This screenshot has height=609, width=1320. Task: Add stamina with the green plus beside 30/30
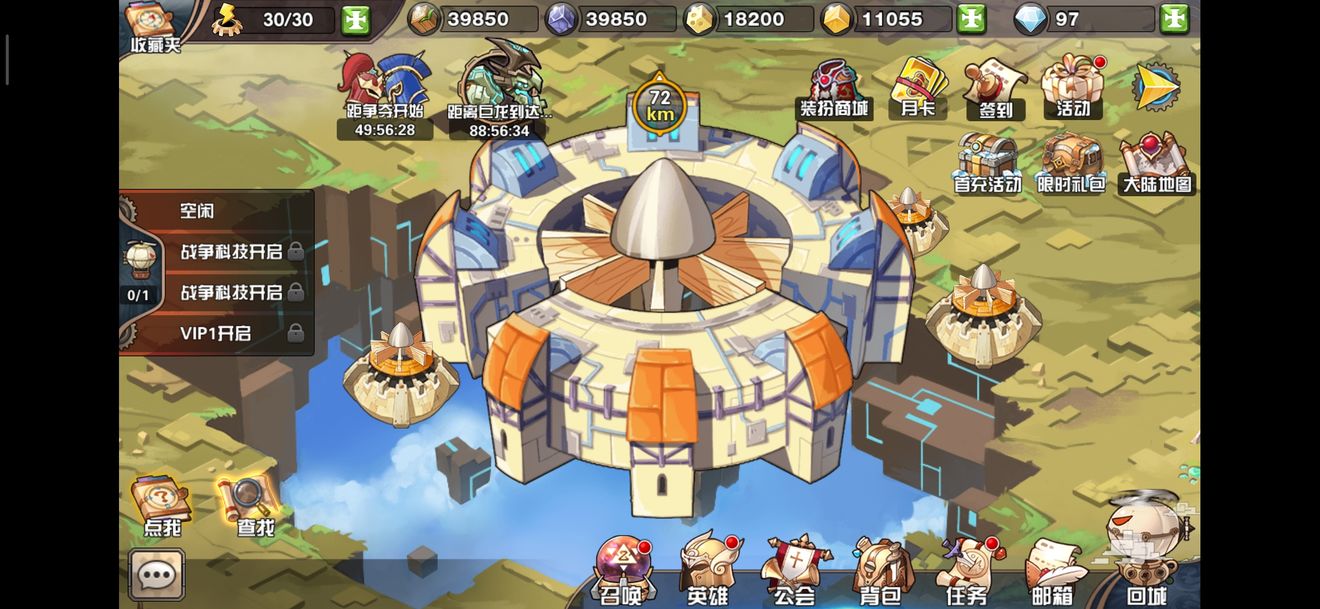[x=356, y=19]
